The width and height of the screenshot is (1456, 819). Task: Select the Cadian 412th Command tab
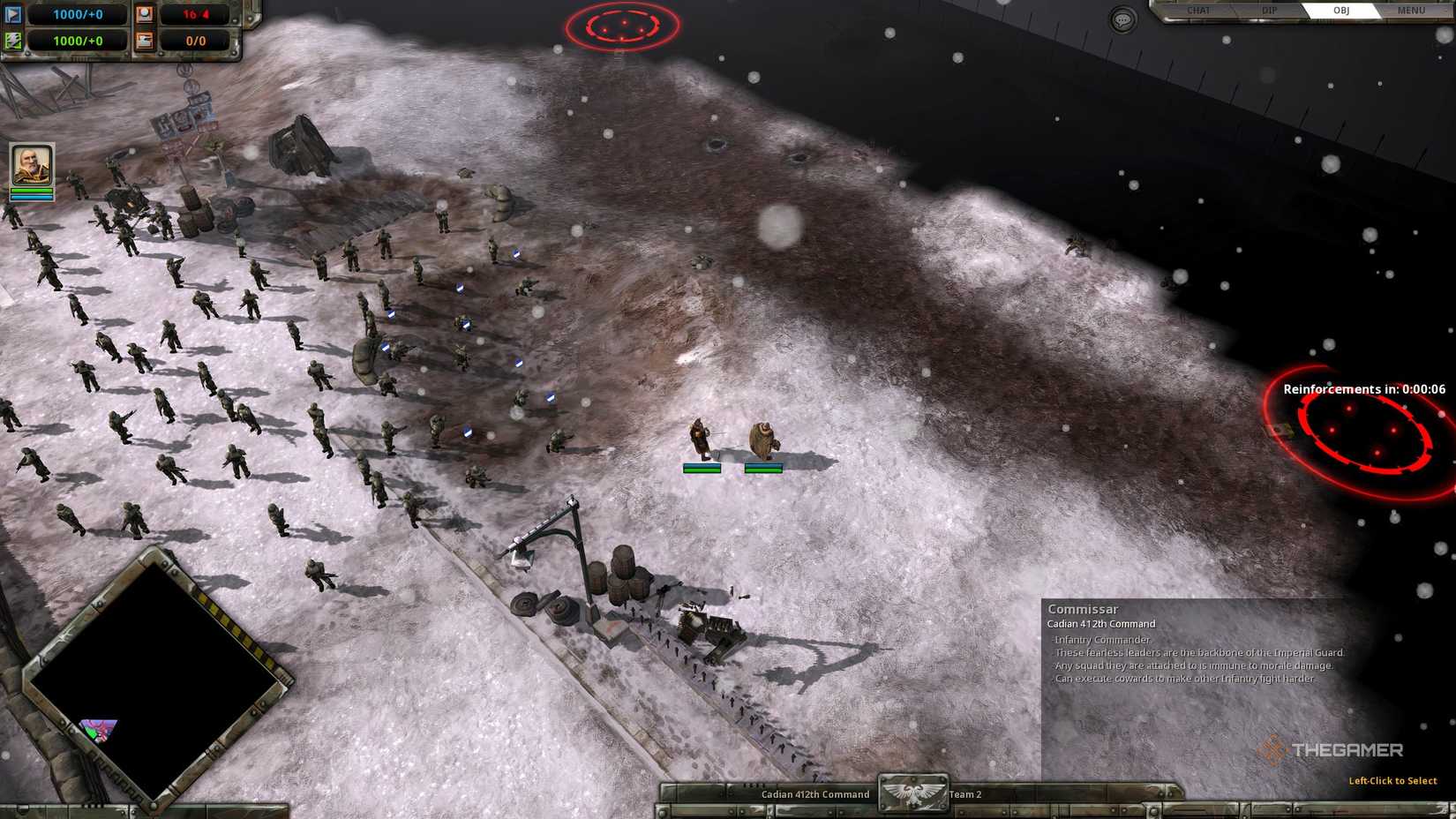coord(815,794)
